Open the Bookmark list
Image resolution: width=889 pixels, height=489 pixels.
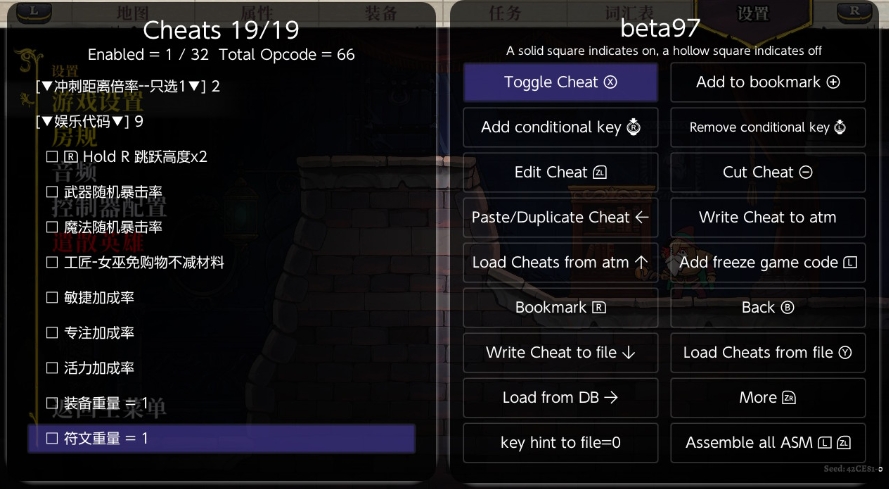click(x=560, y=307)
